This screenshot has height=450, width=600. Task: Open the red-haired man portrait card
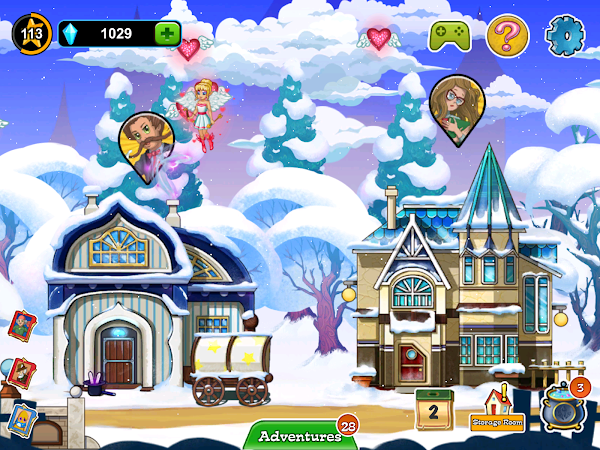pos(21,325)
